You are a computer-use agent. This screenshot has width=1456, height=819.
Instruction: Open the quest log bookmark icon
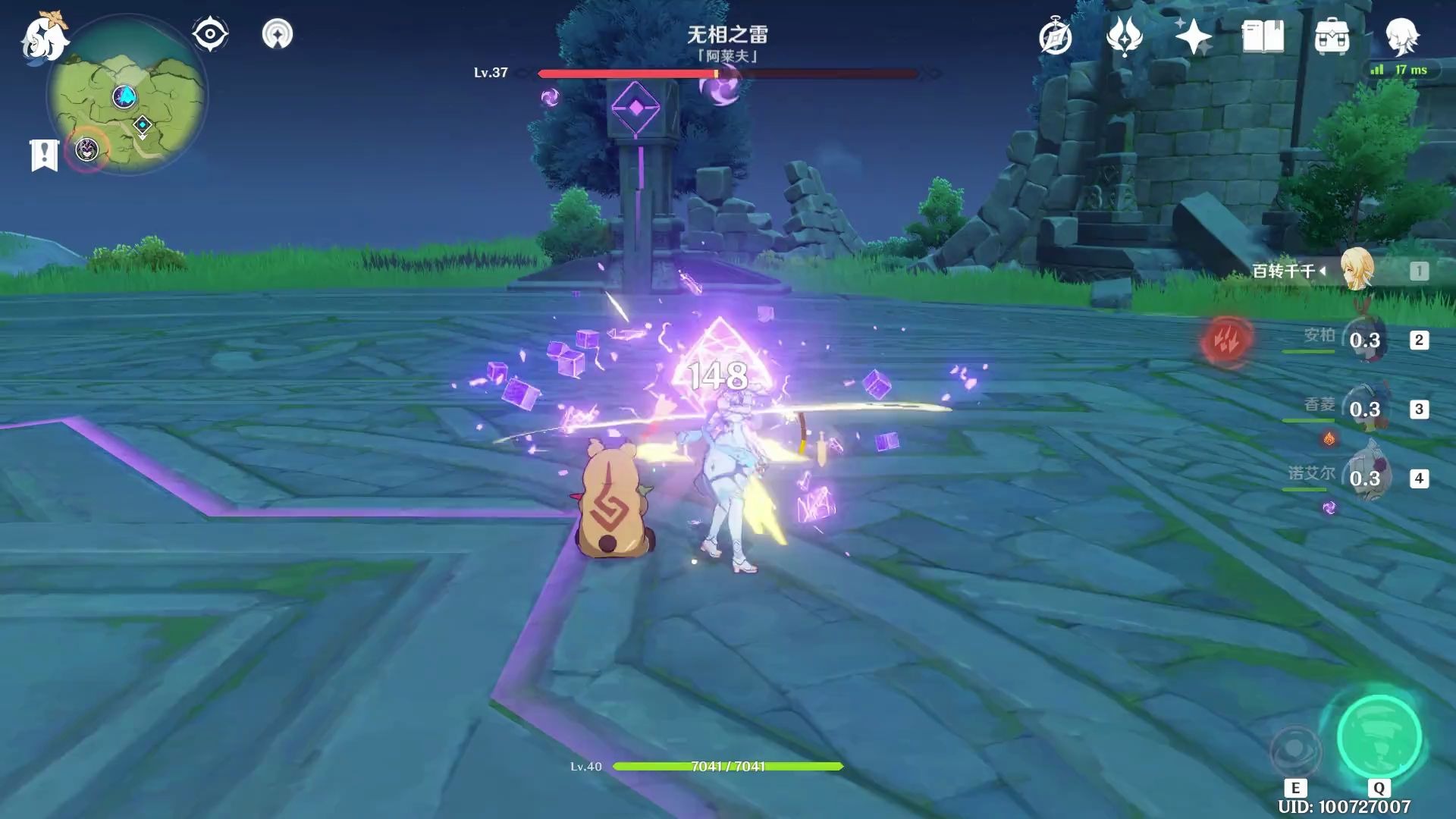44,155
